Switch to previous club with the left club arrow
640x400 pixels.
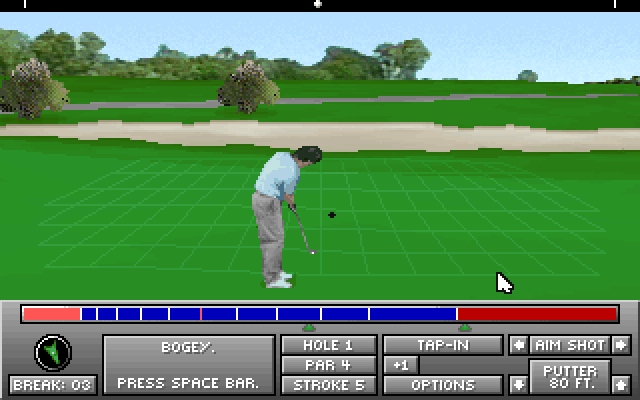pyautogui.click(x=518, y=384)
